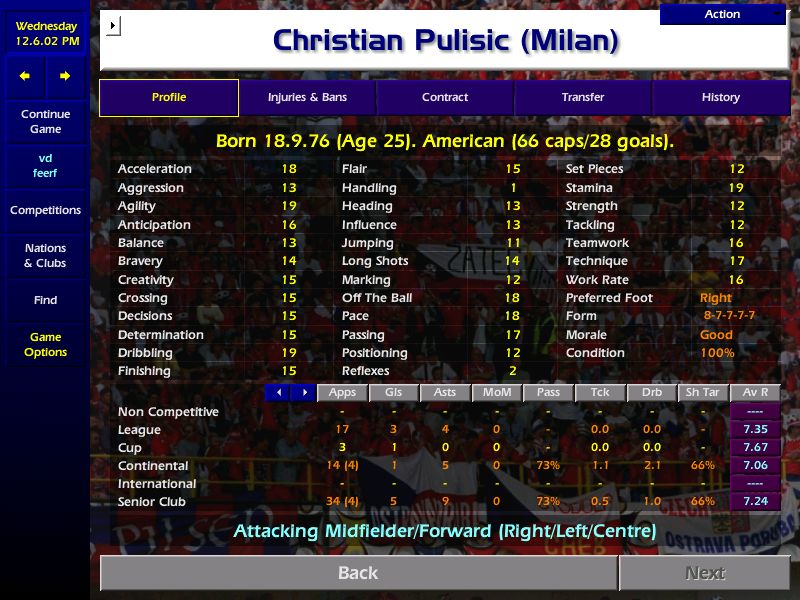Open the Contract tab
800x600 pixels.
(x=445, y=97)
